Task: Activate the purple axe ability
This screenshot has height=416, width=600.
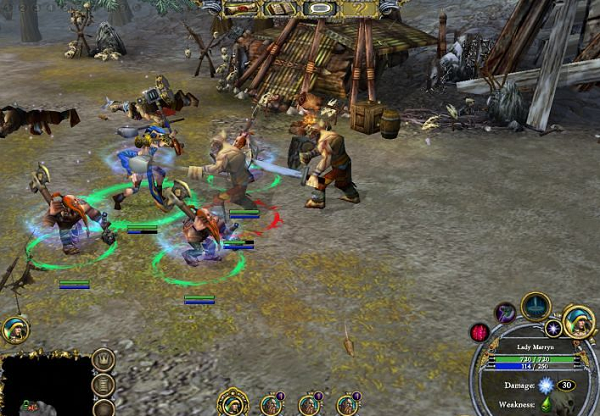Action: point(506,313)
